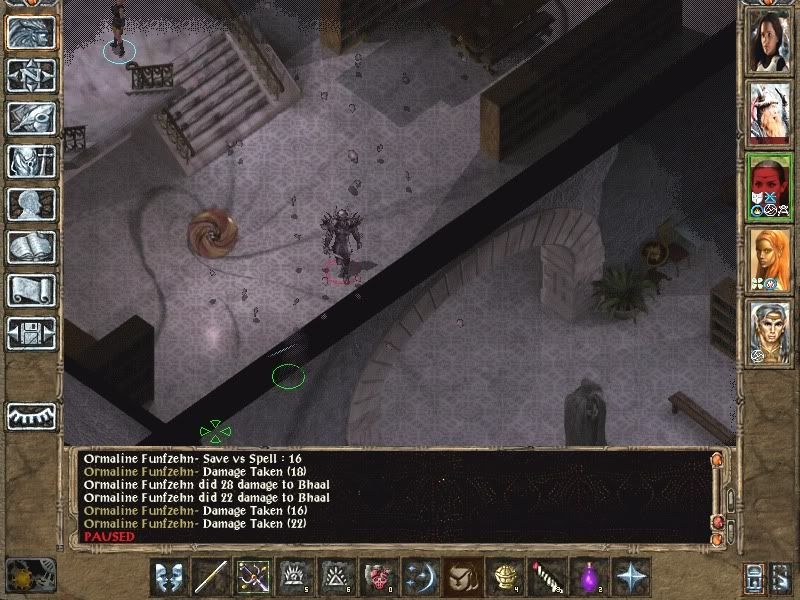Activate the four-pointed star special abilities button
The image size is (800, 600).
632,577
